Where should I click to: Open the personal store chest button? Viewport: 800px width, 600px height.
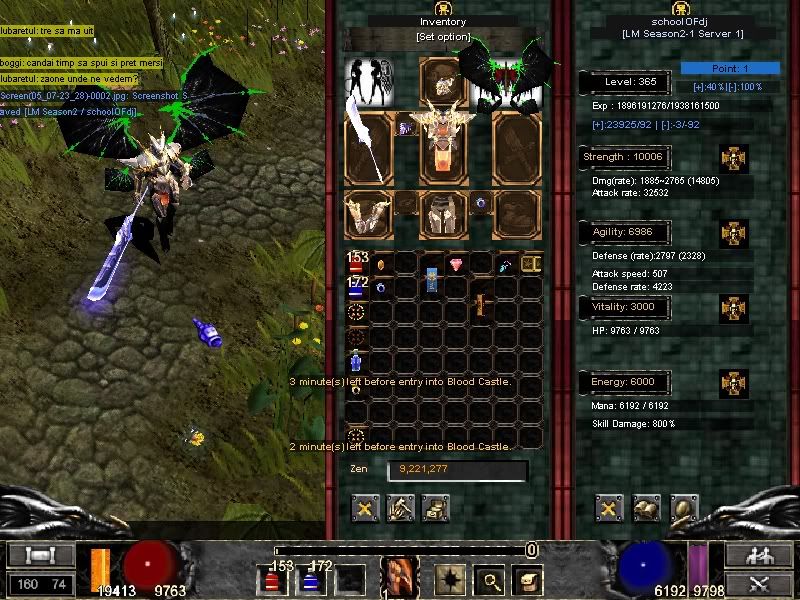pos(436,509)
